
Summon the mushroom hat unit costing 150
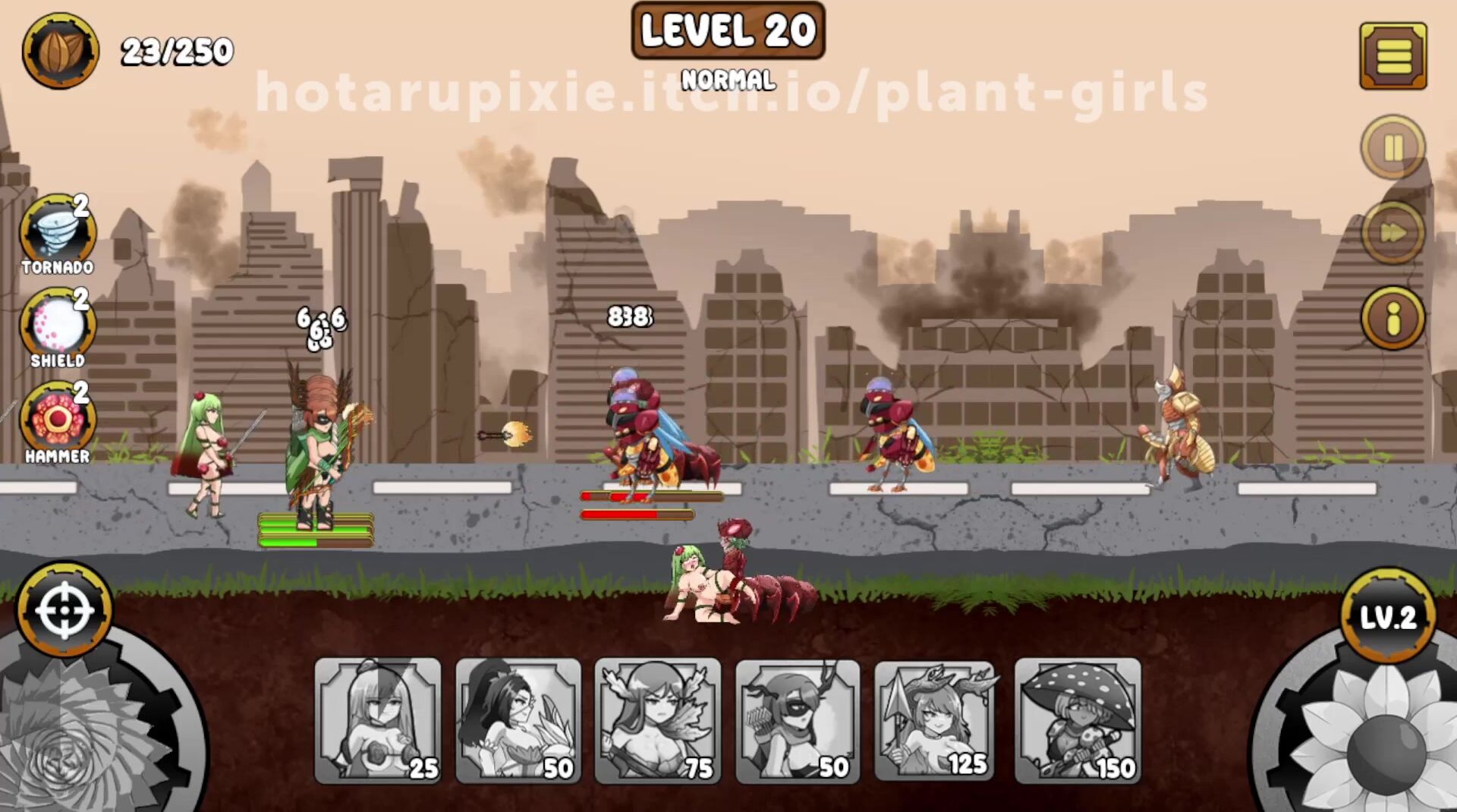pos(1078,720)
